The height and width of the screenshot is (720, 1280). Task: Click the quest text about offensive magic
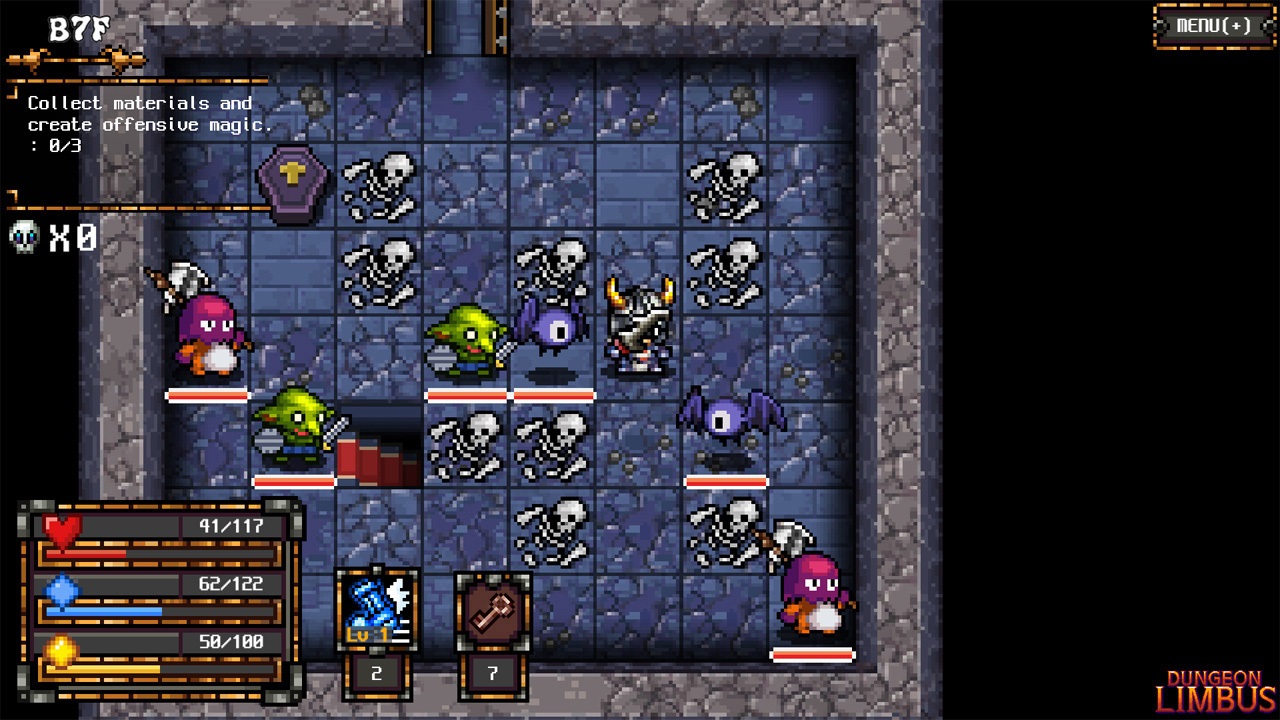click(140, 113)
